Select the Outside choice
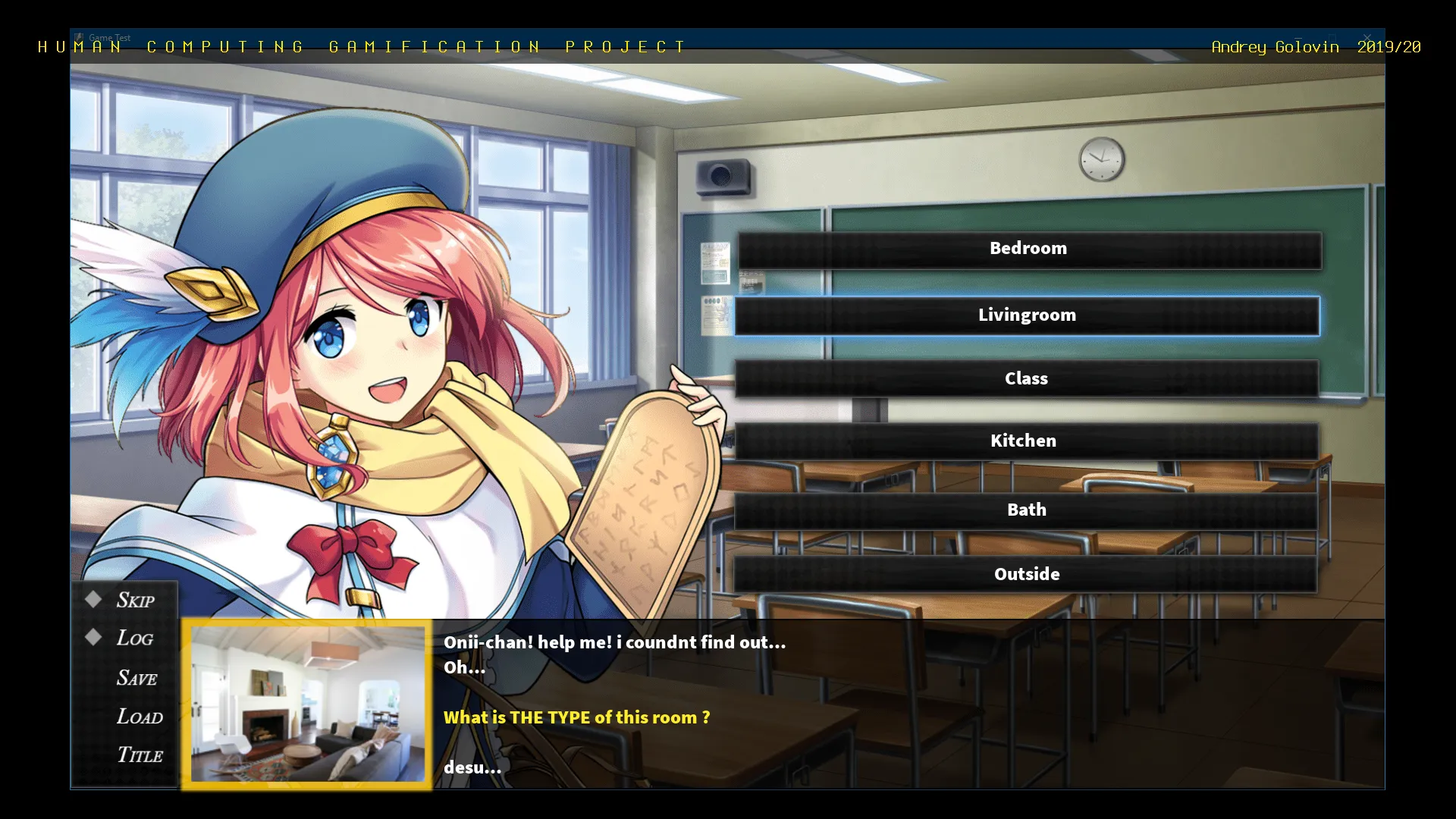This screenshot has height=819, width=1456. coord(1026,575)
